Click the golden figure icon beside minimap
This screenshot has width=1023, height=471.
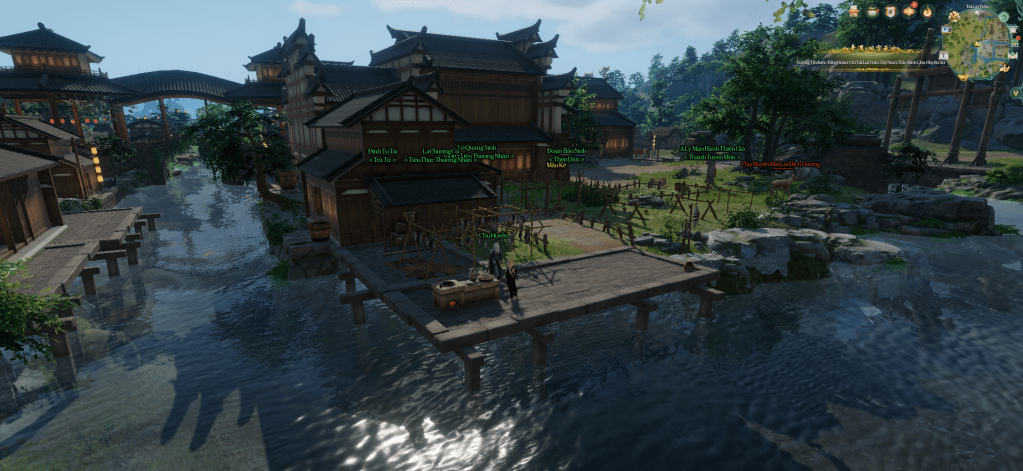coord(954,16)
